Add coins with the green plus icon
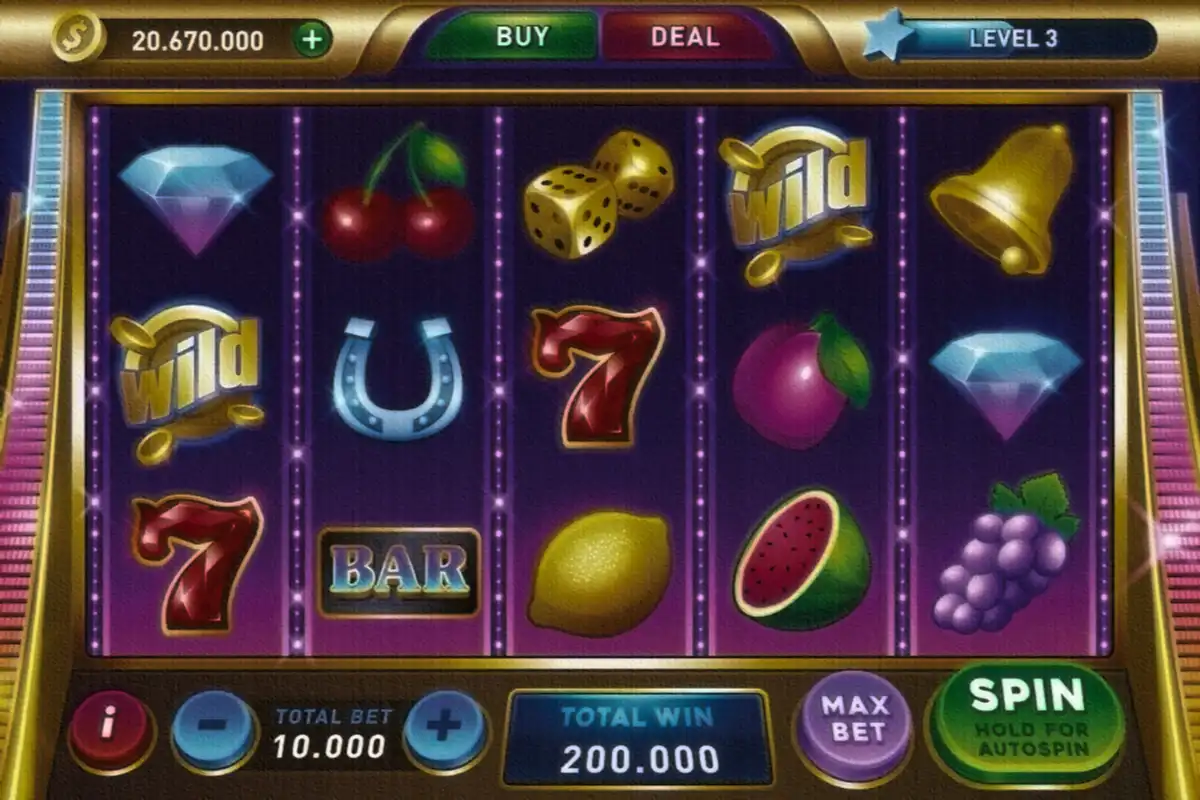 pos(313,40)
